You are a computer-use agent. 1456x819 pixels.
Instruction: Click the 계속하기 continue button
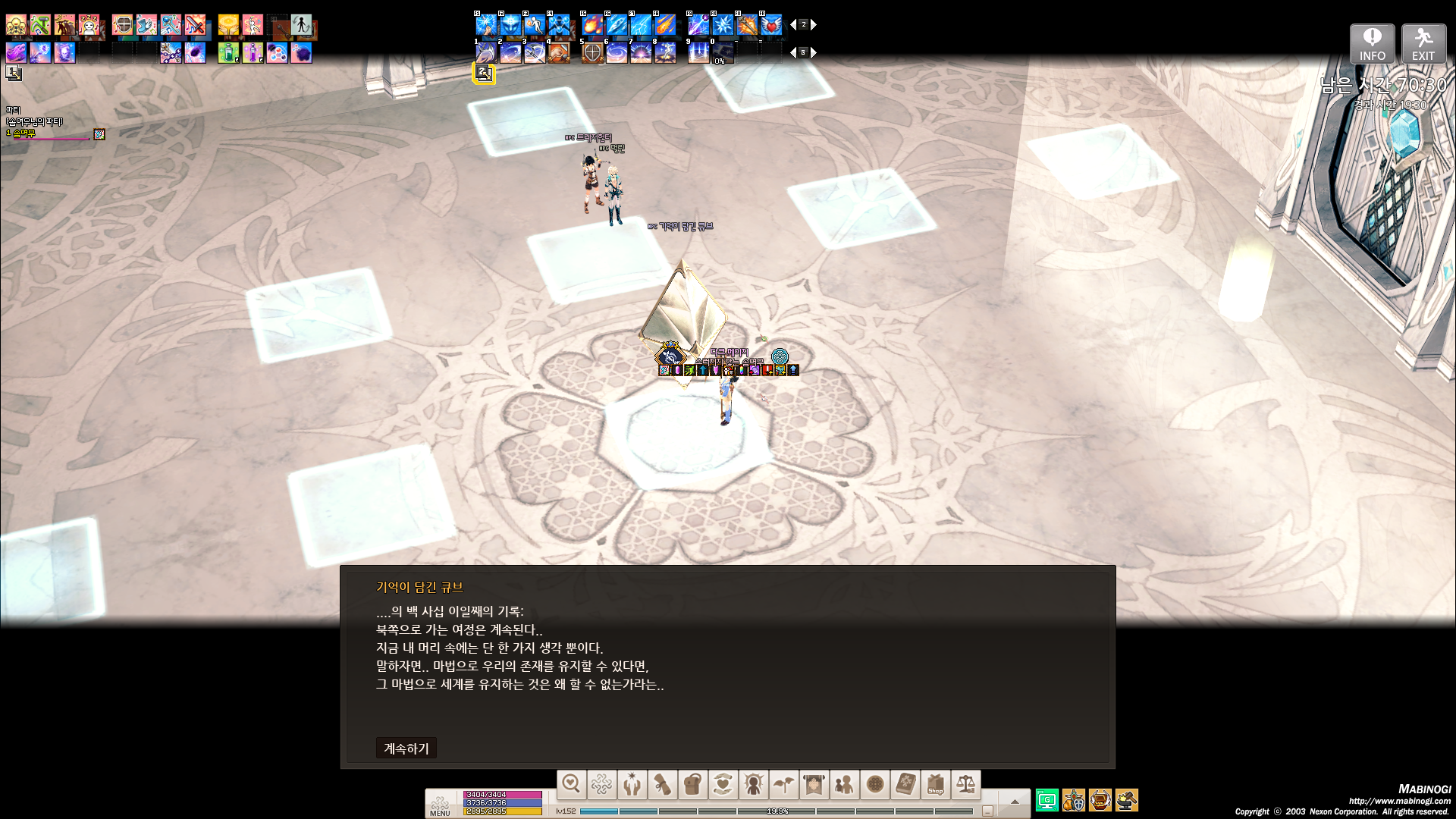[x=406, y=748]
